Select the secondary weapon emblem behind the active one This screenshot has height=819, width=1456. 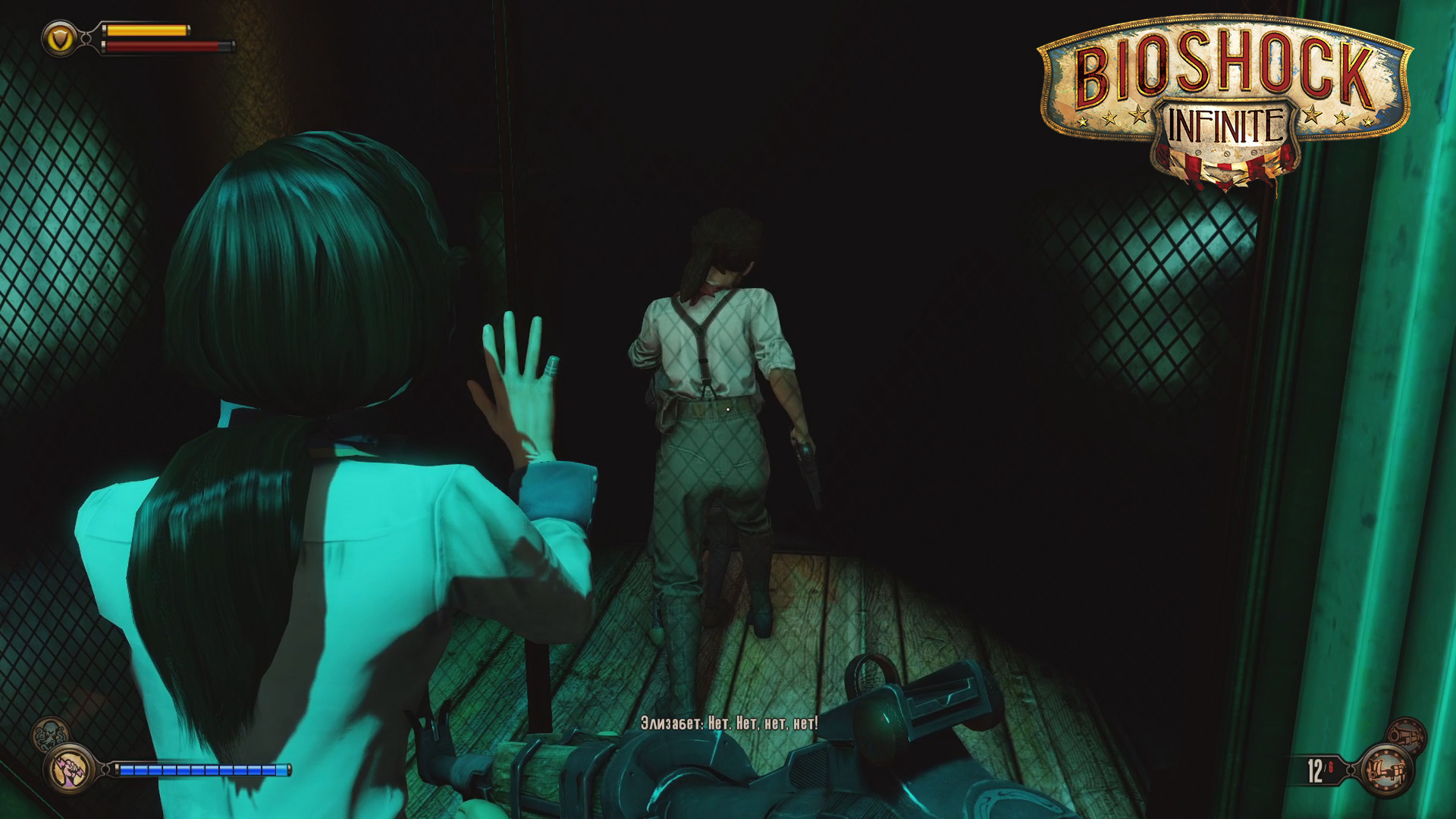1408,734
